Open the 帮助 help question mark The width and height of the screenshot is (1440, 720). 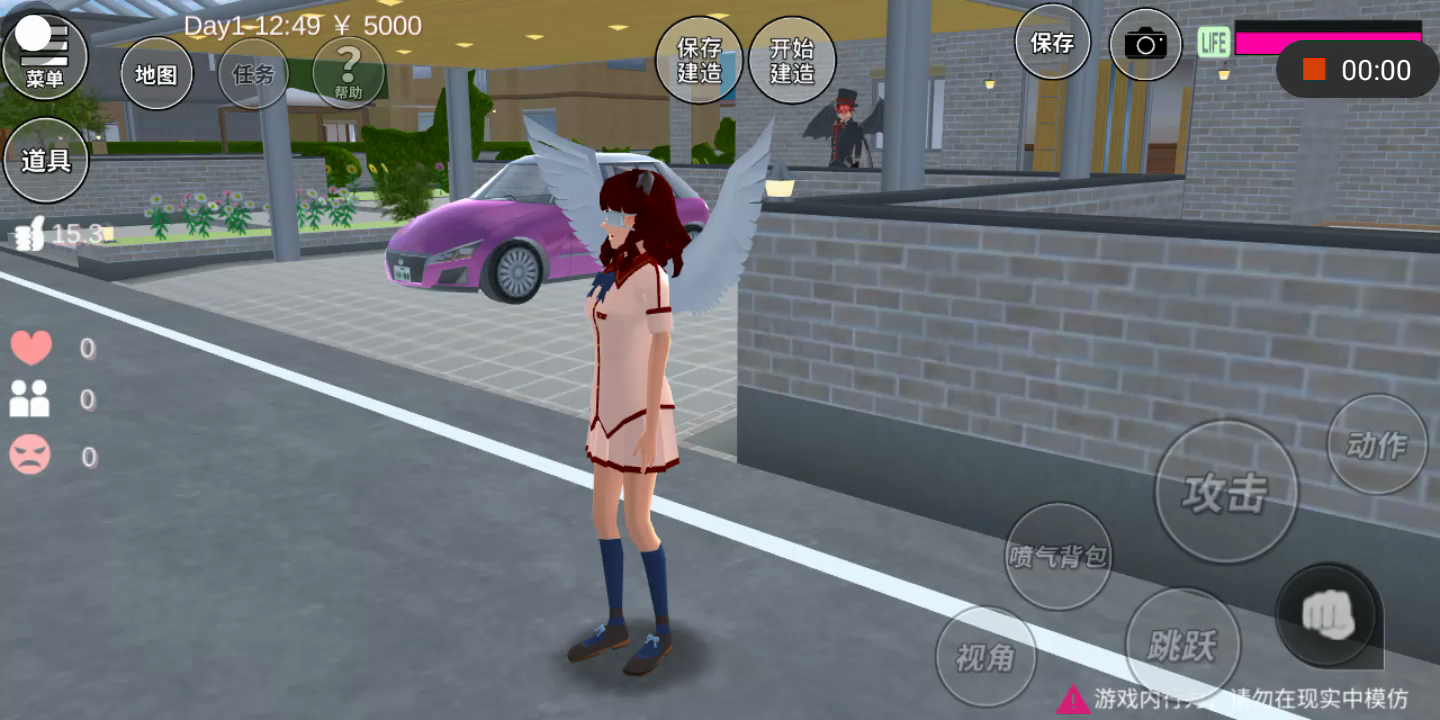coord(348,72)
